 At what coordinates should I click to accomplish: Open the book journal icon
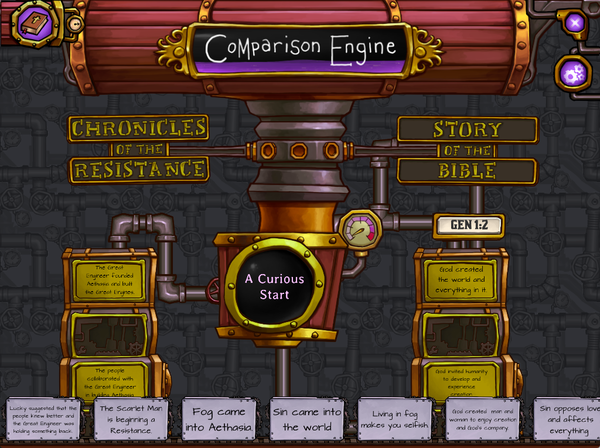33,23
